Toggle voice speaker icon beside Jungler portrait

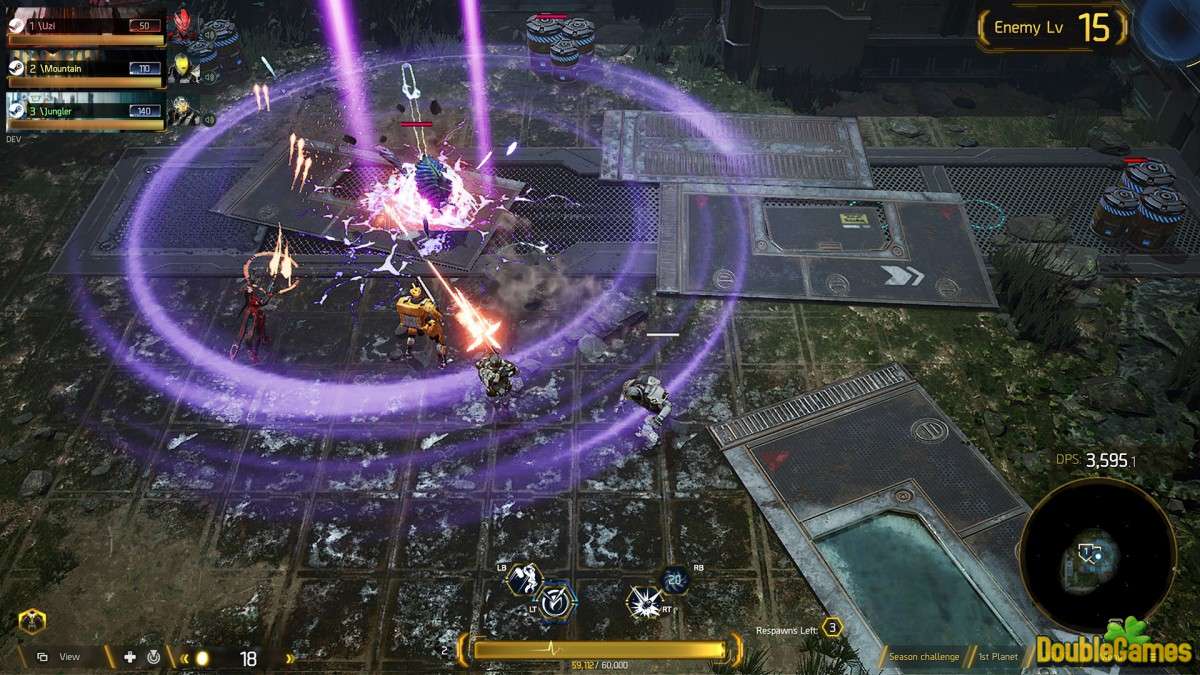210,120
